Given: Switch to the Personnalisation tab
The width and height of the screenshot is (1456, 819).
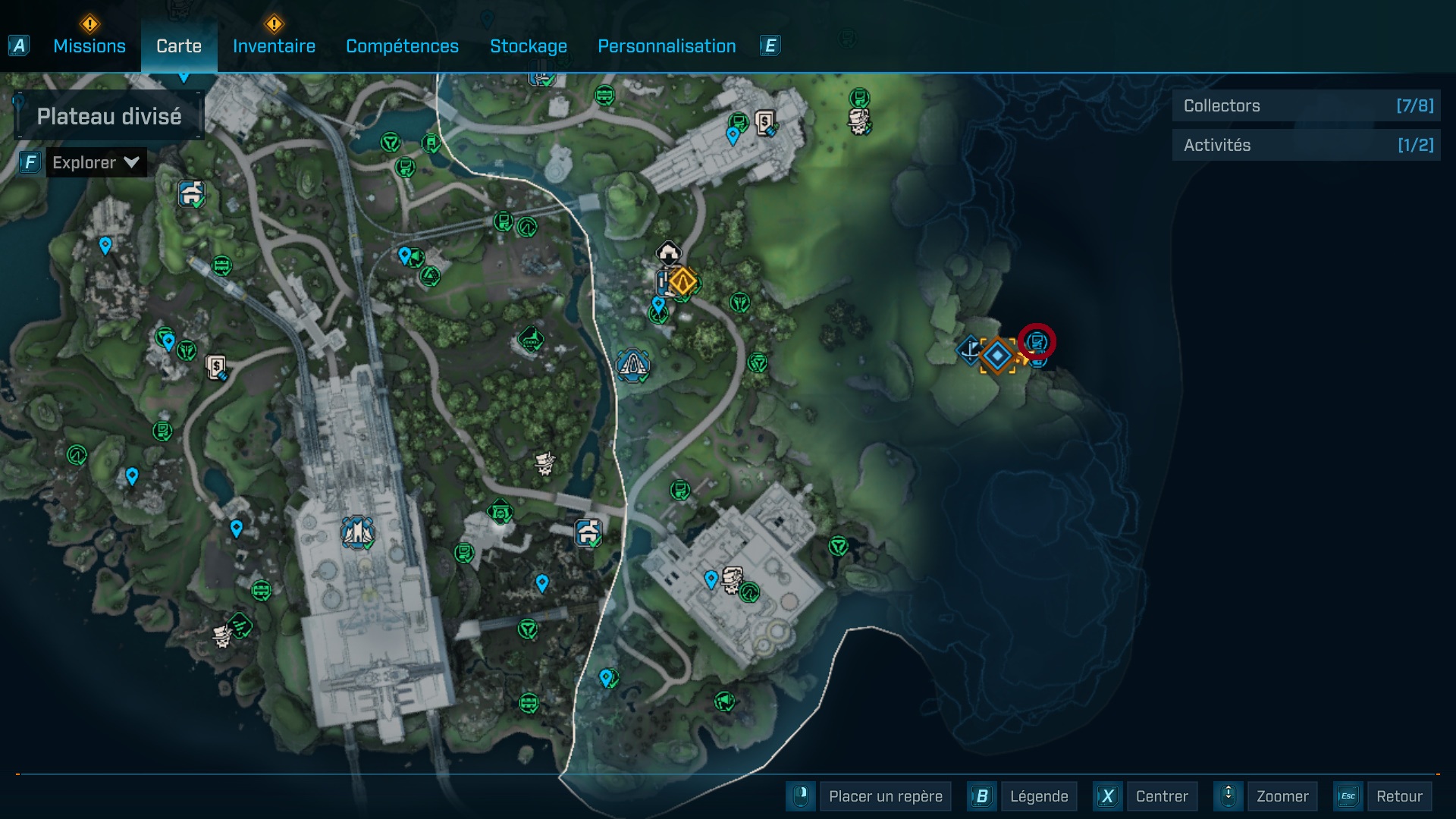Looking at the screenshot, I should [x=667, y=46].
